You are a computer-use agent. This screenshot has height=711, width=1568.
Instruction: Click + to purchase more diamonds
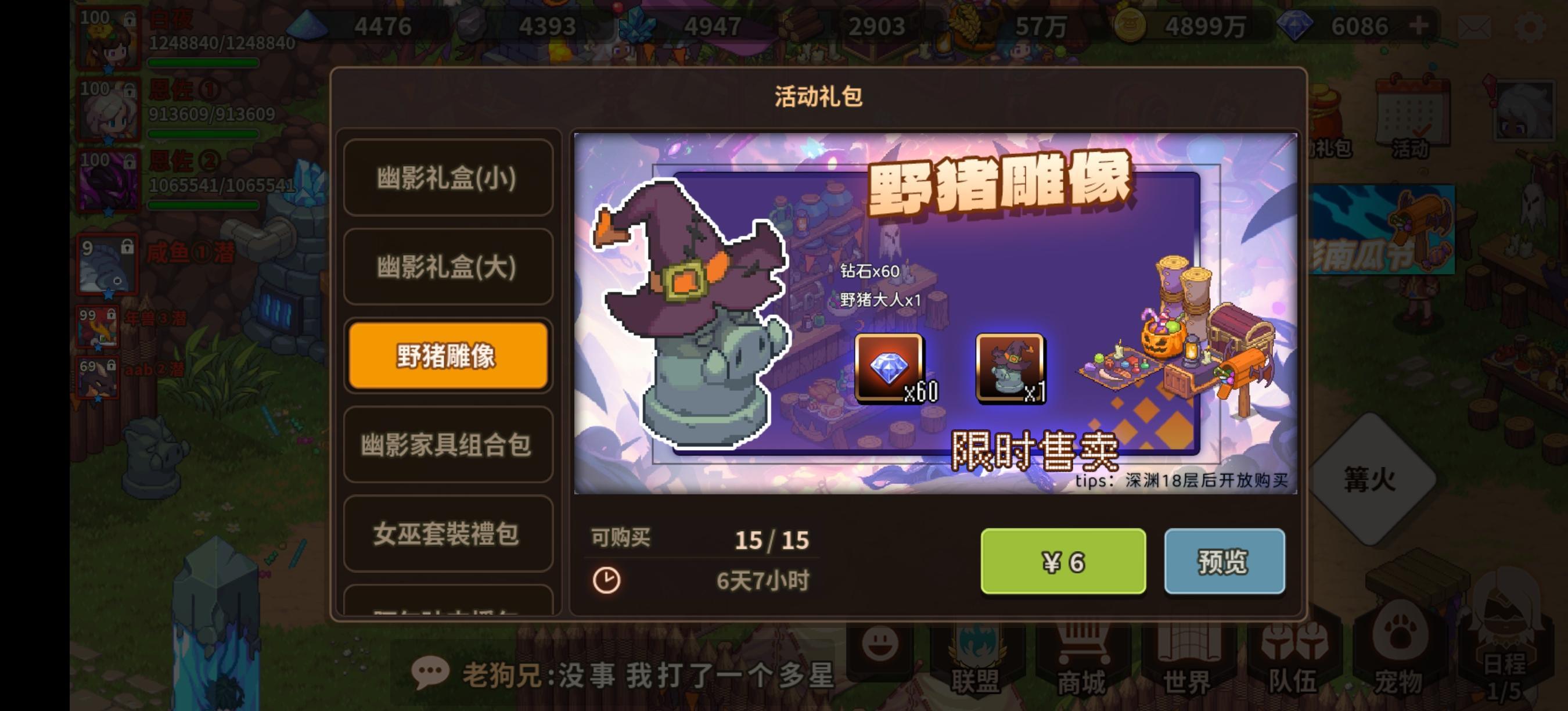[1418, 24]
